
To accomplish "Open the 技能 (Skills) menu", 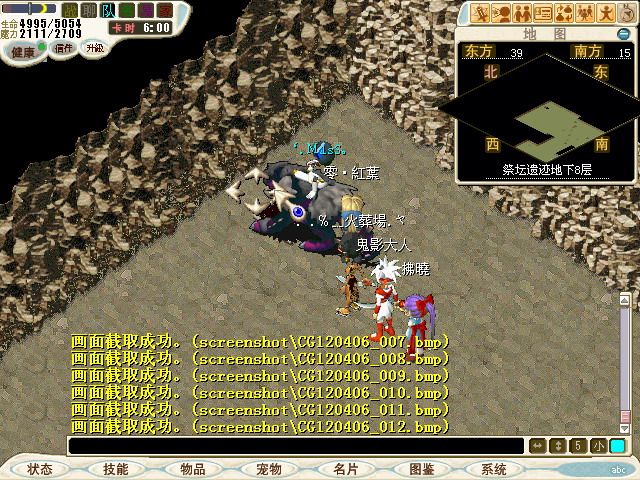I will (116, 469).
